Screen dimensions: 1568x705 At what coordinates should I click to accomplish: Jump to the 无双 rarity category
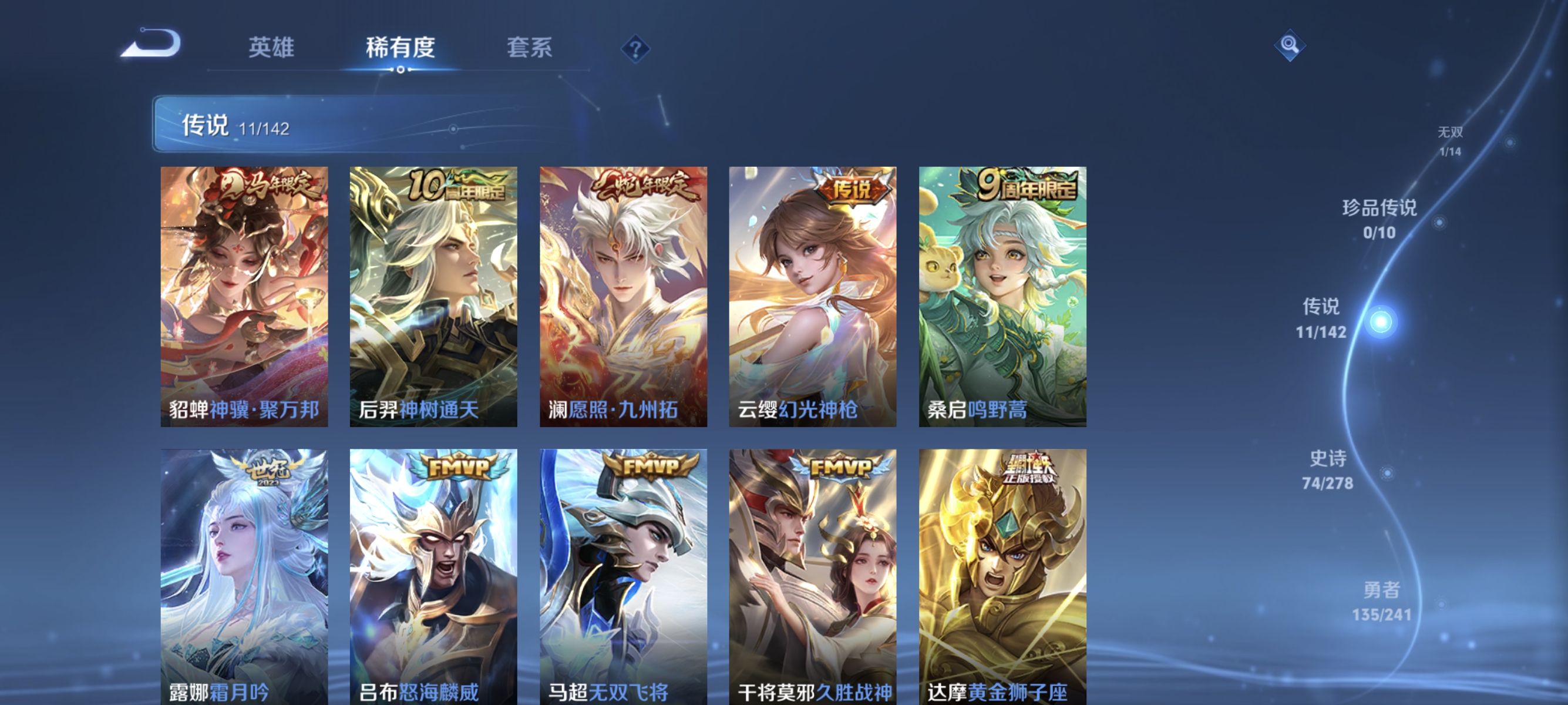pos(1453,140)
